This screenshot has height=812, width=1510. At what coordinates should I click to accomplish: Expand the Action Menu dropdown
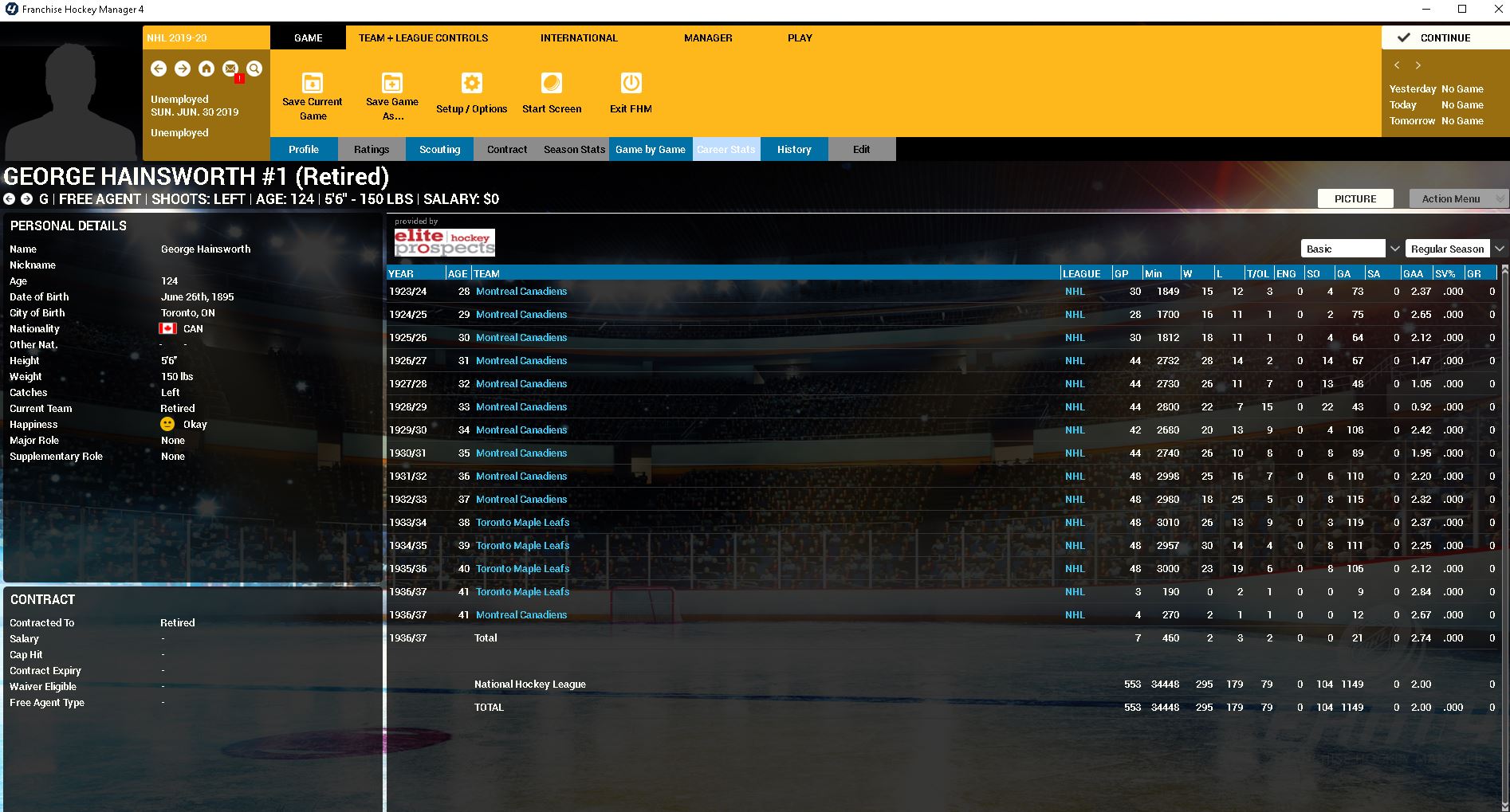coord(1458,198)
